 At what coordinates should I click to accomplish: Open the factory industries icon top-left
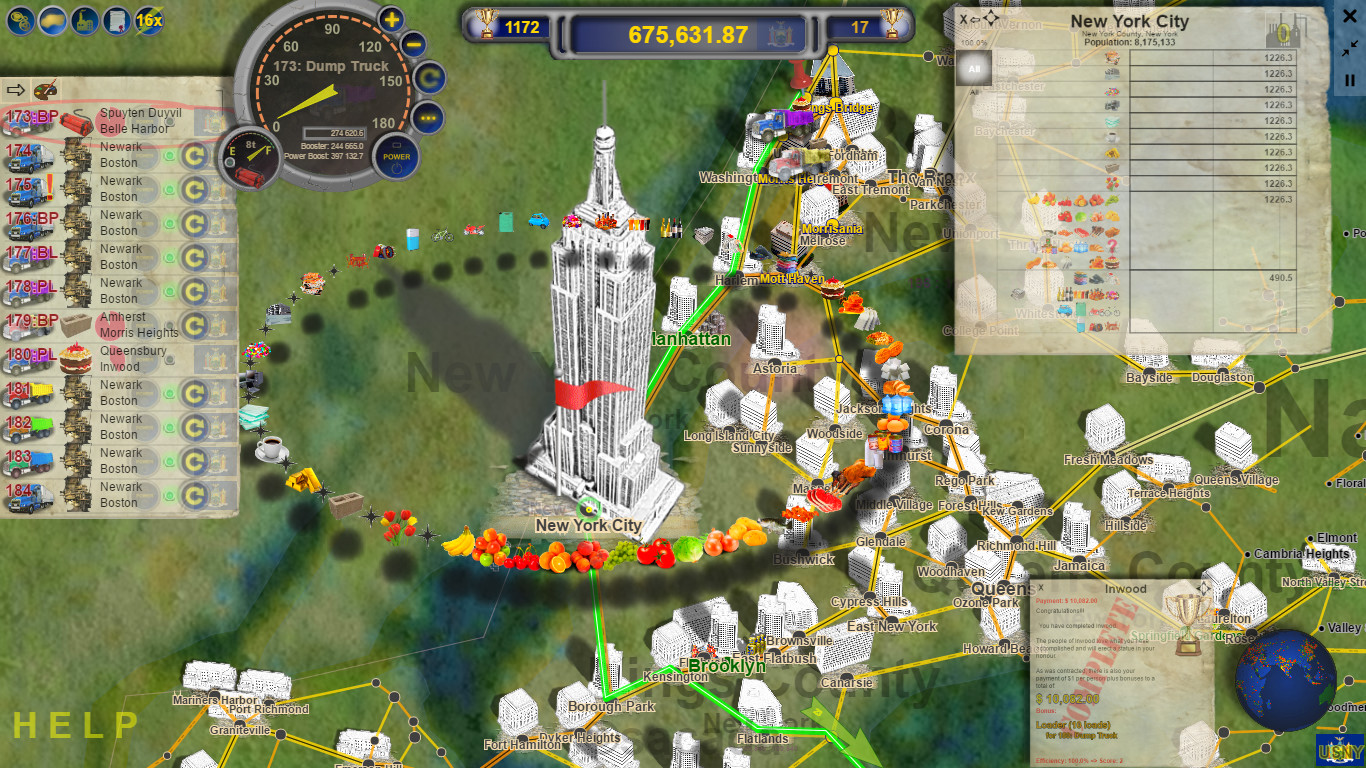pos(84,21)
